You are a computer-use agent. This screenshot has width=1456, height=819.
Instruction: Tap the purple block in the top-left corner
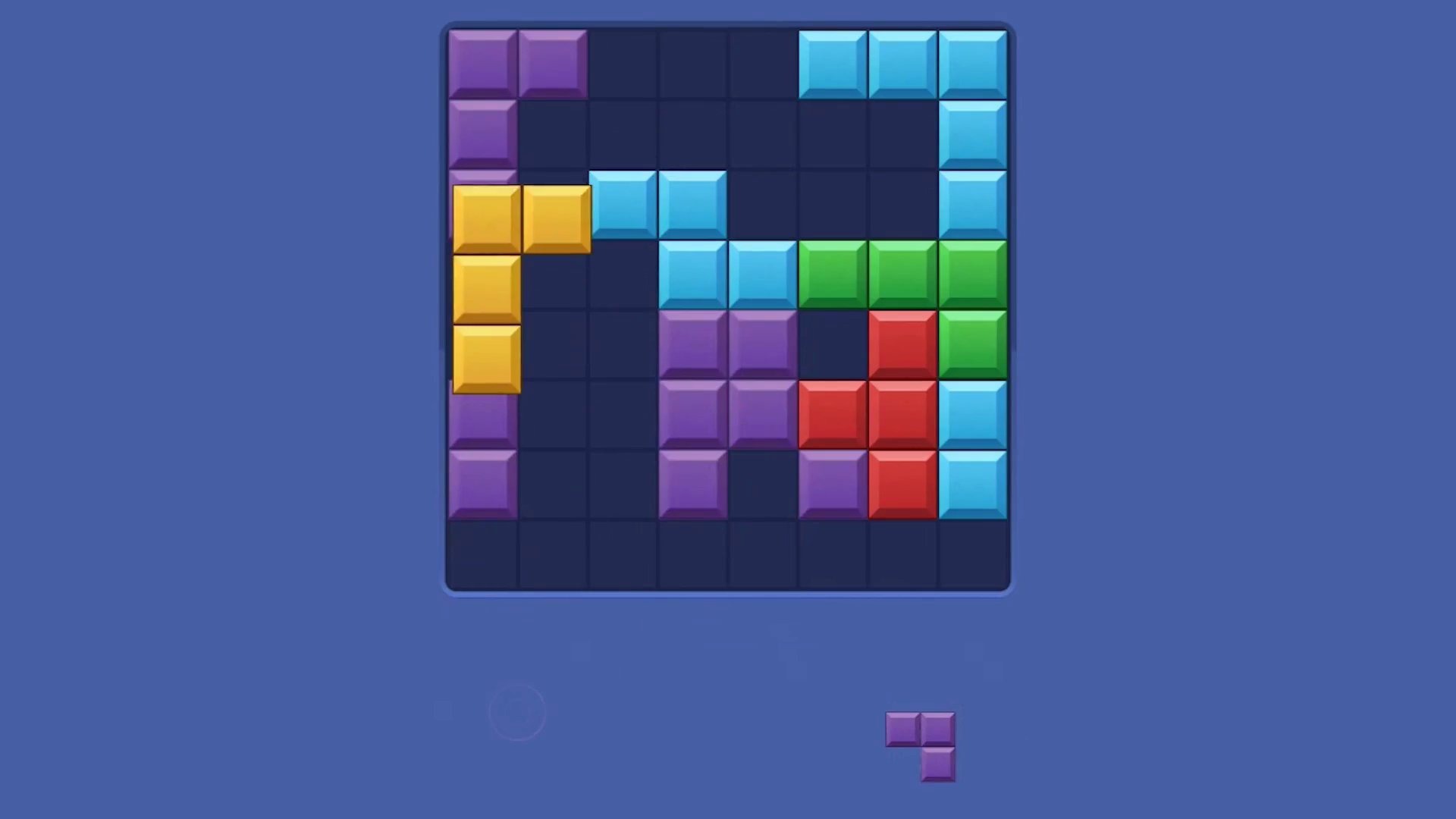[482, 62]
